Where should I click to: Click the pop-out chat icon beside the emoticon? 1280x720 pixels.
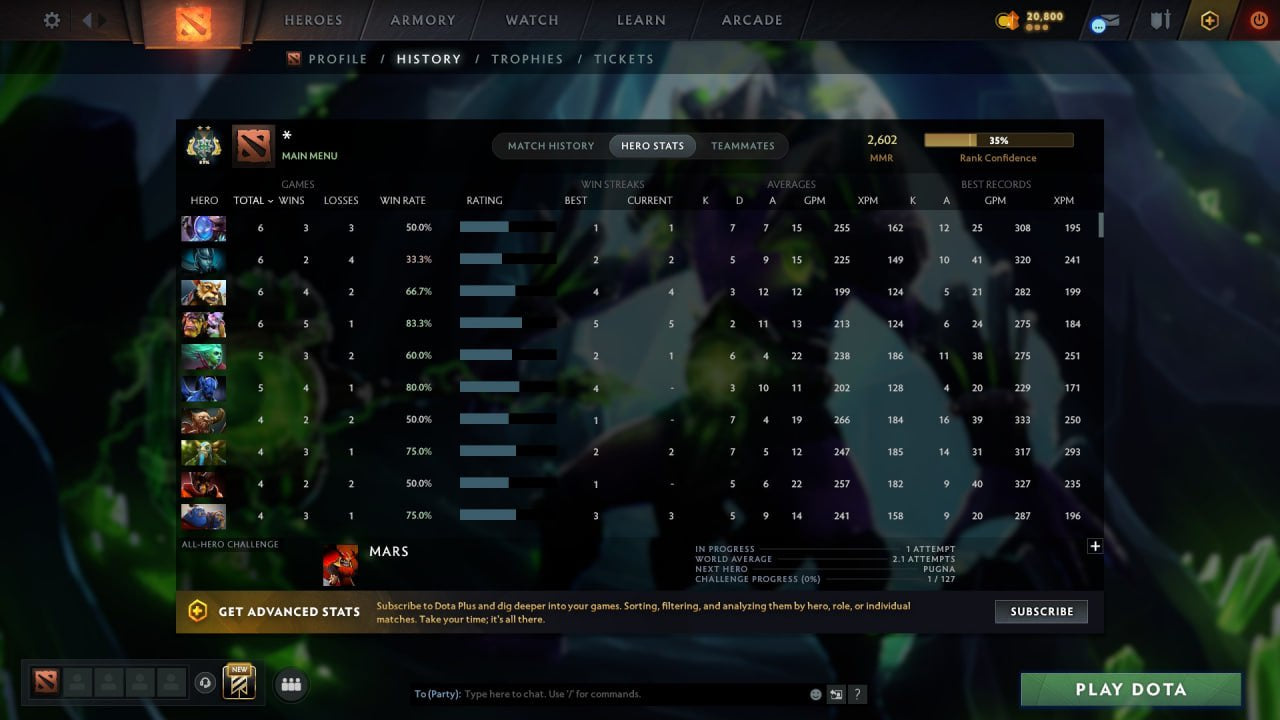pos(836,693)
